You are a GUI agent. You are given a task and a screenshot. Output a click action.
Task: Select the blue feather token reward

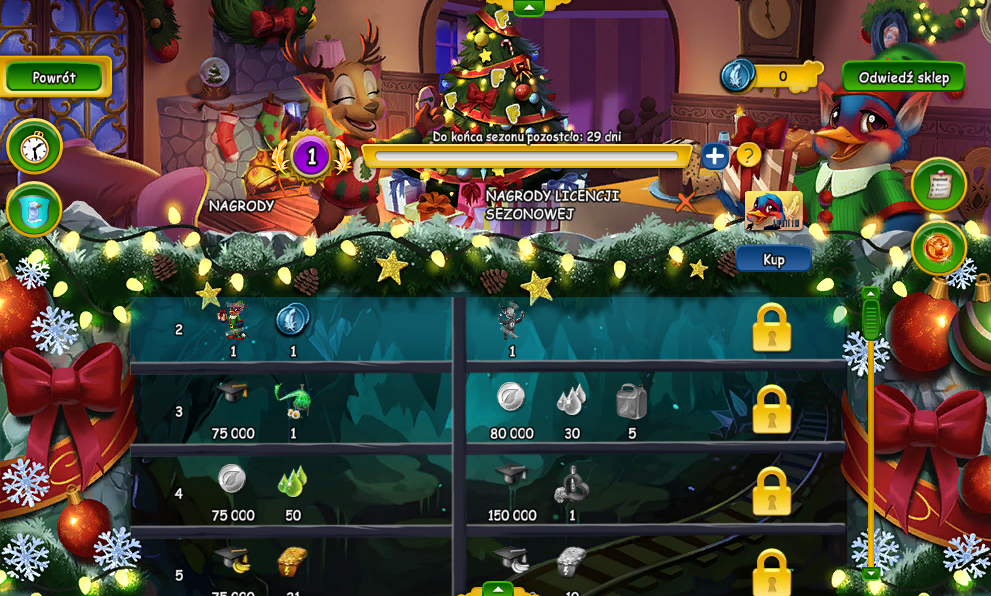[293, 320]
